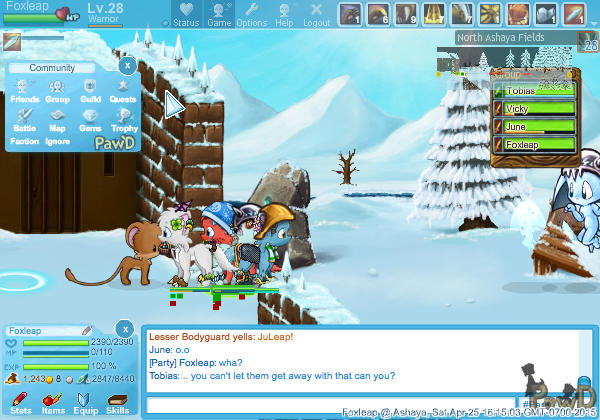Open the Gems window
Viewport: 600px width, 420px height.
90,120
